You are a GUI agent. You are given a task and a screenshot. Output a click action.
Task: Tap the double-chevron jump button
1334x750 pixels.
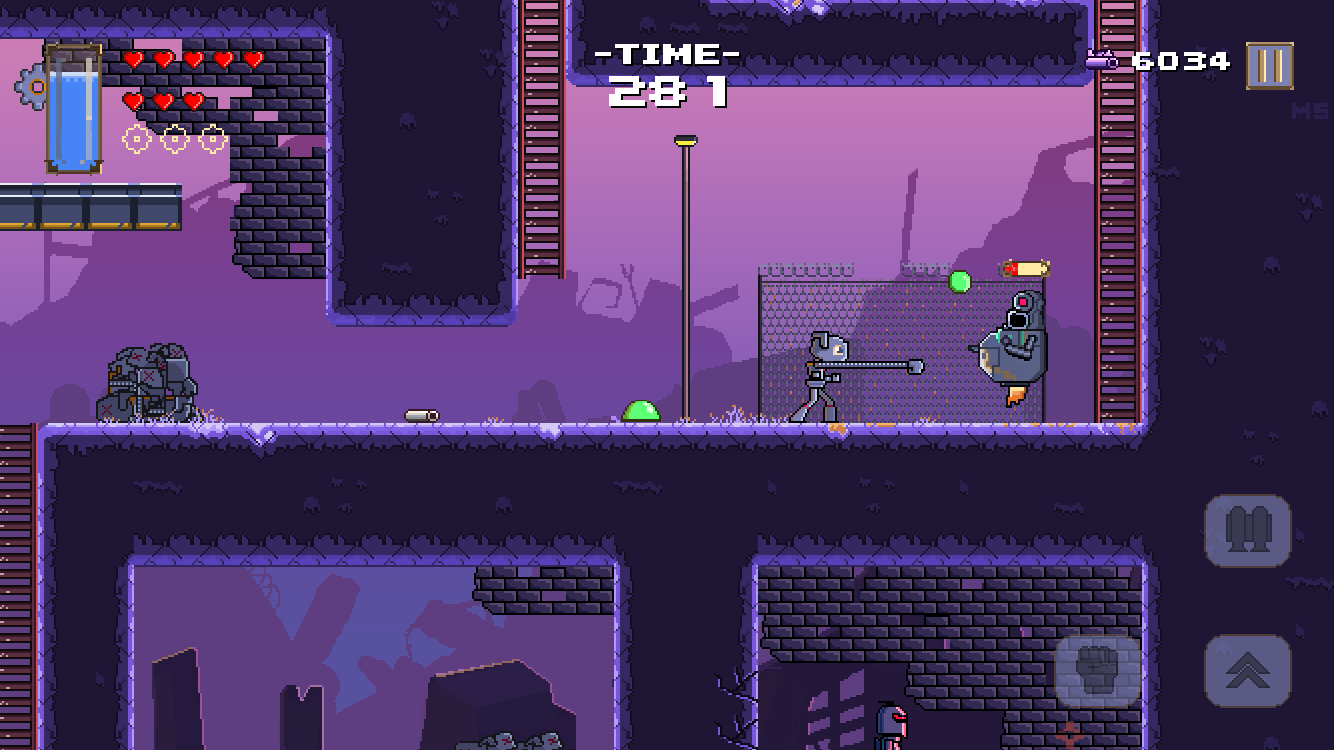point(1248,670)
